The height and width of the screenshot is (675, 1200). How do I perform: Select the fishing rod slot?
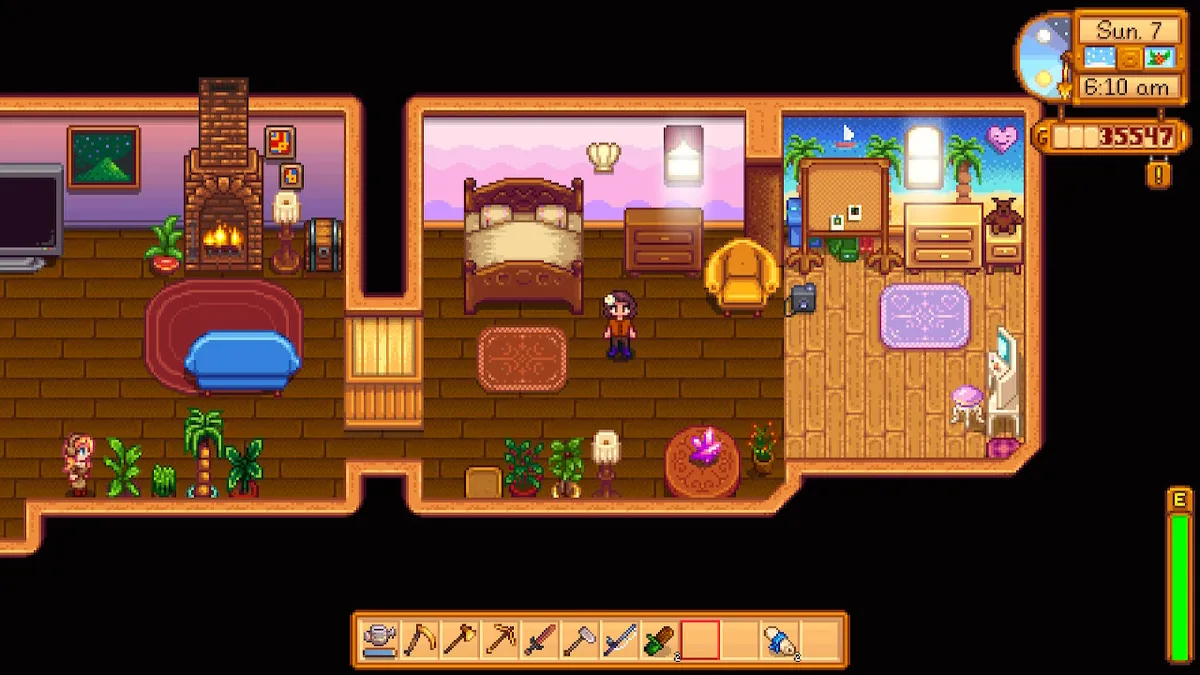tap(620, 639)
